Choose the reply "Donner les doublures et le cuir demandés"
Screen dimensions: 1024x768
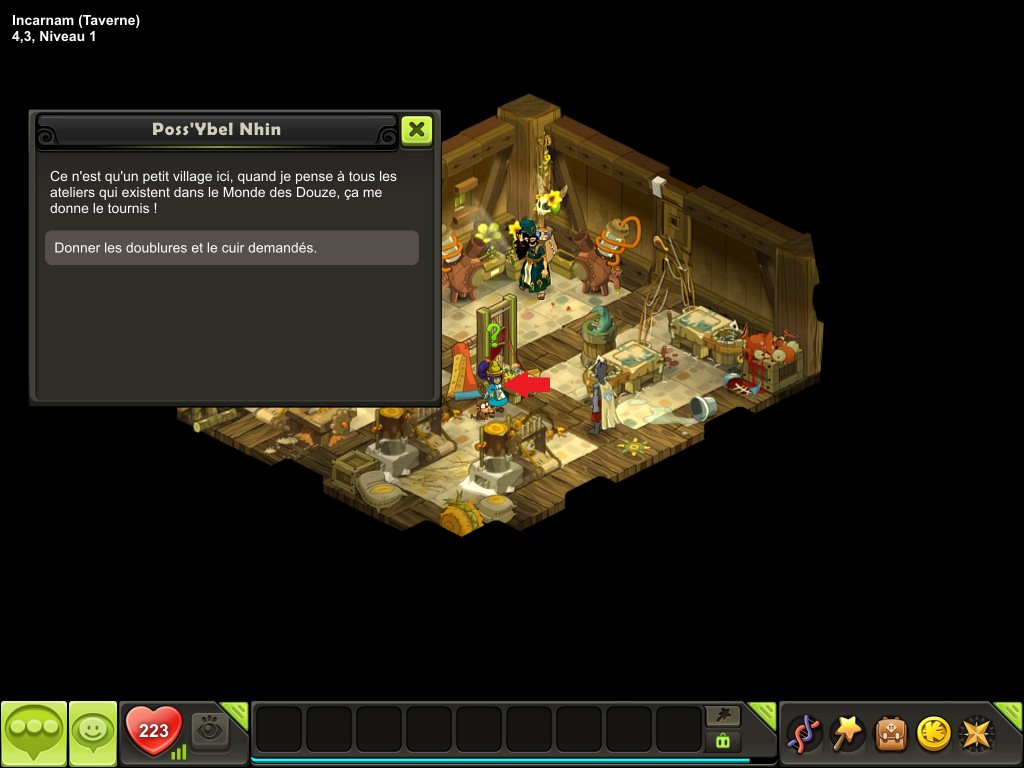[231, 248]
